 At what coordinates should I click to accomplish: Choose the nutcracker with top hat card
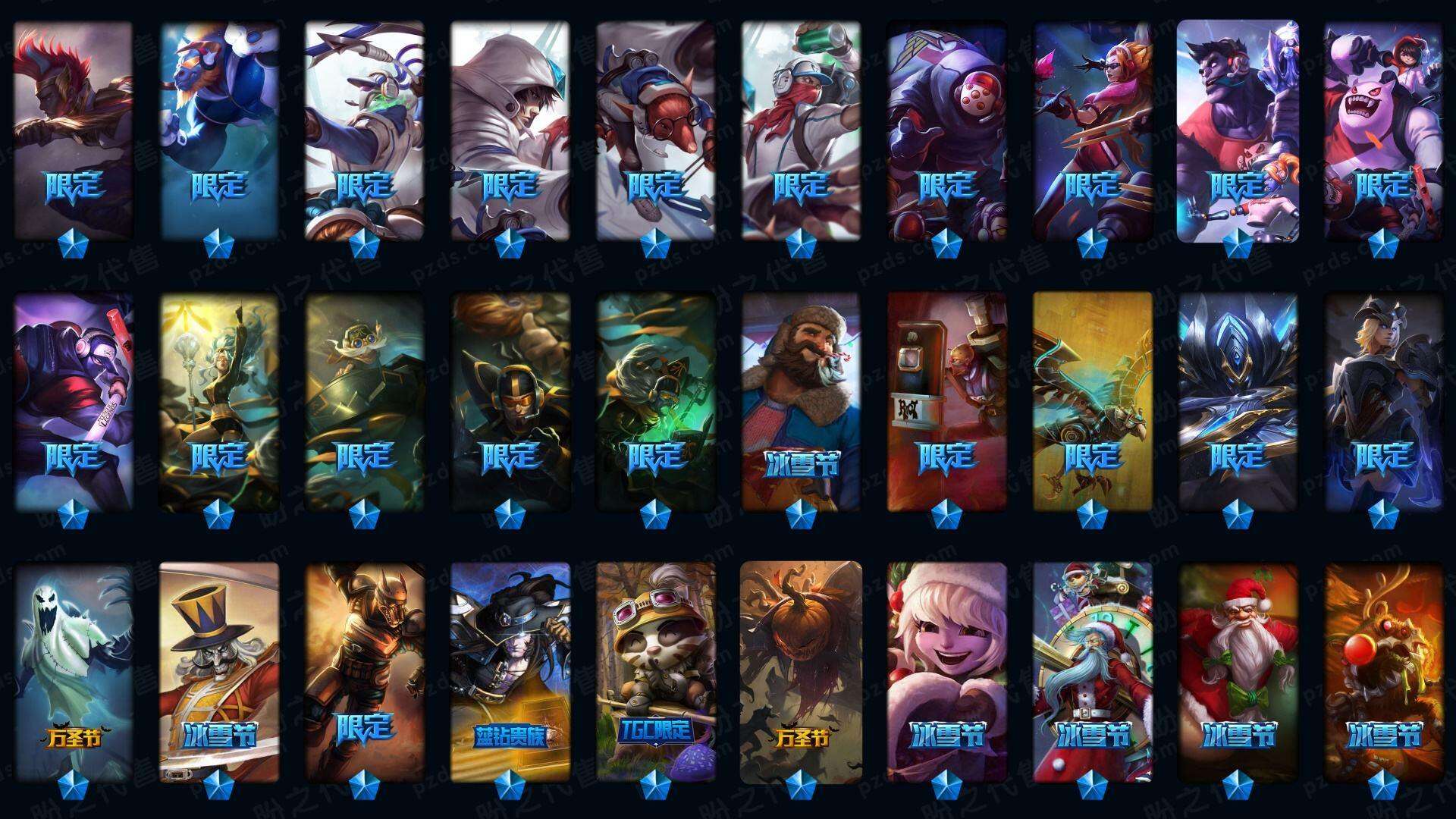[219, 671]
